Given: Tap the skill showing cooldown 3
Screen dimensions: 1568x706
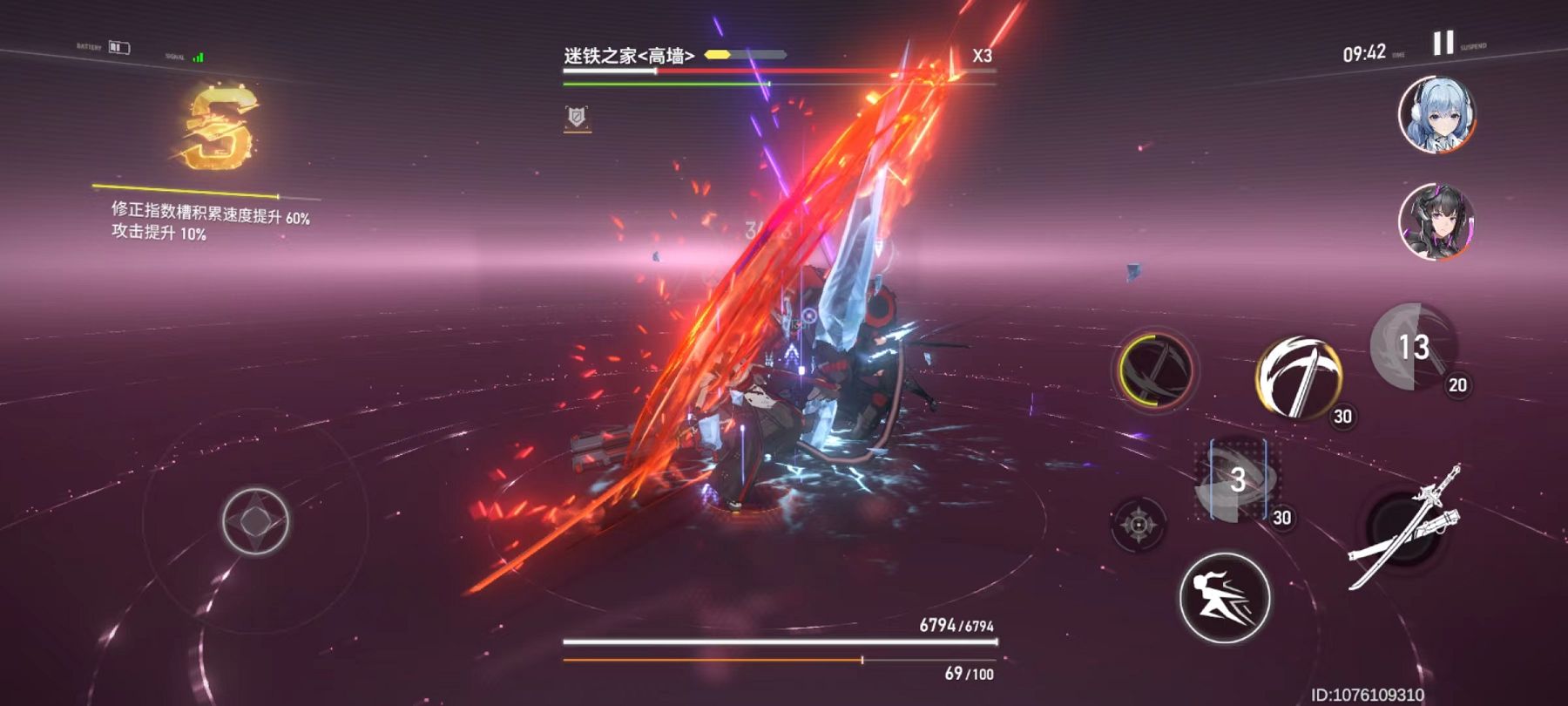Looking at the screenshot, I should 1237,480.
